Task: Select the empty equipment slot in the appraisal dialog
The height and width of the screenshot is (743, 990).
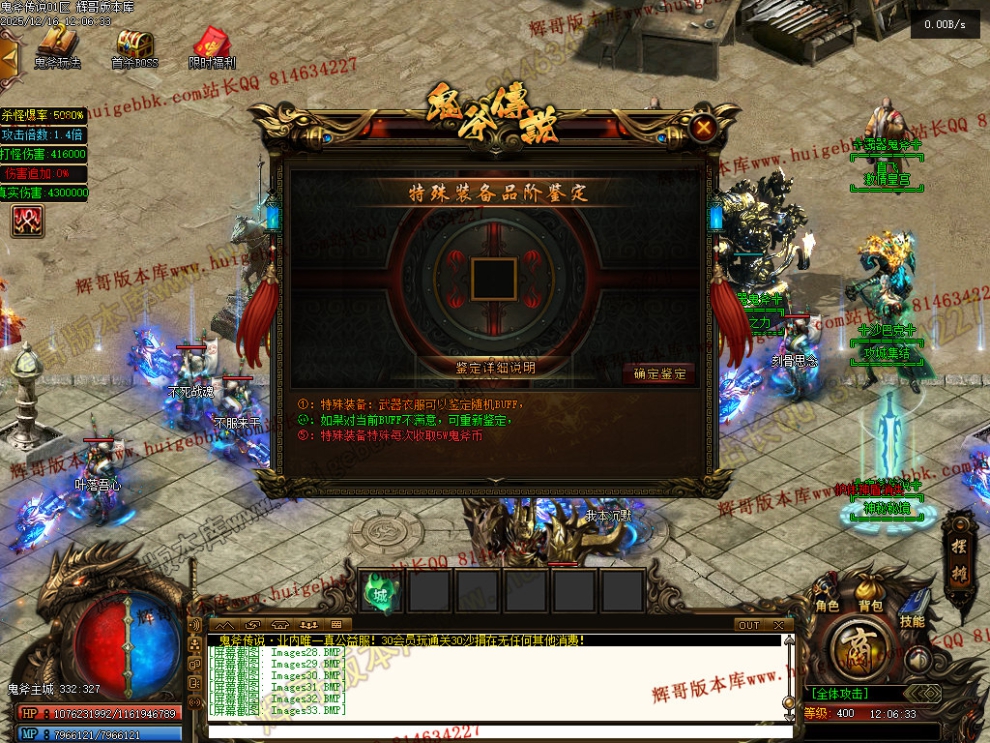Action: point(494,277)
